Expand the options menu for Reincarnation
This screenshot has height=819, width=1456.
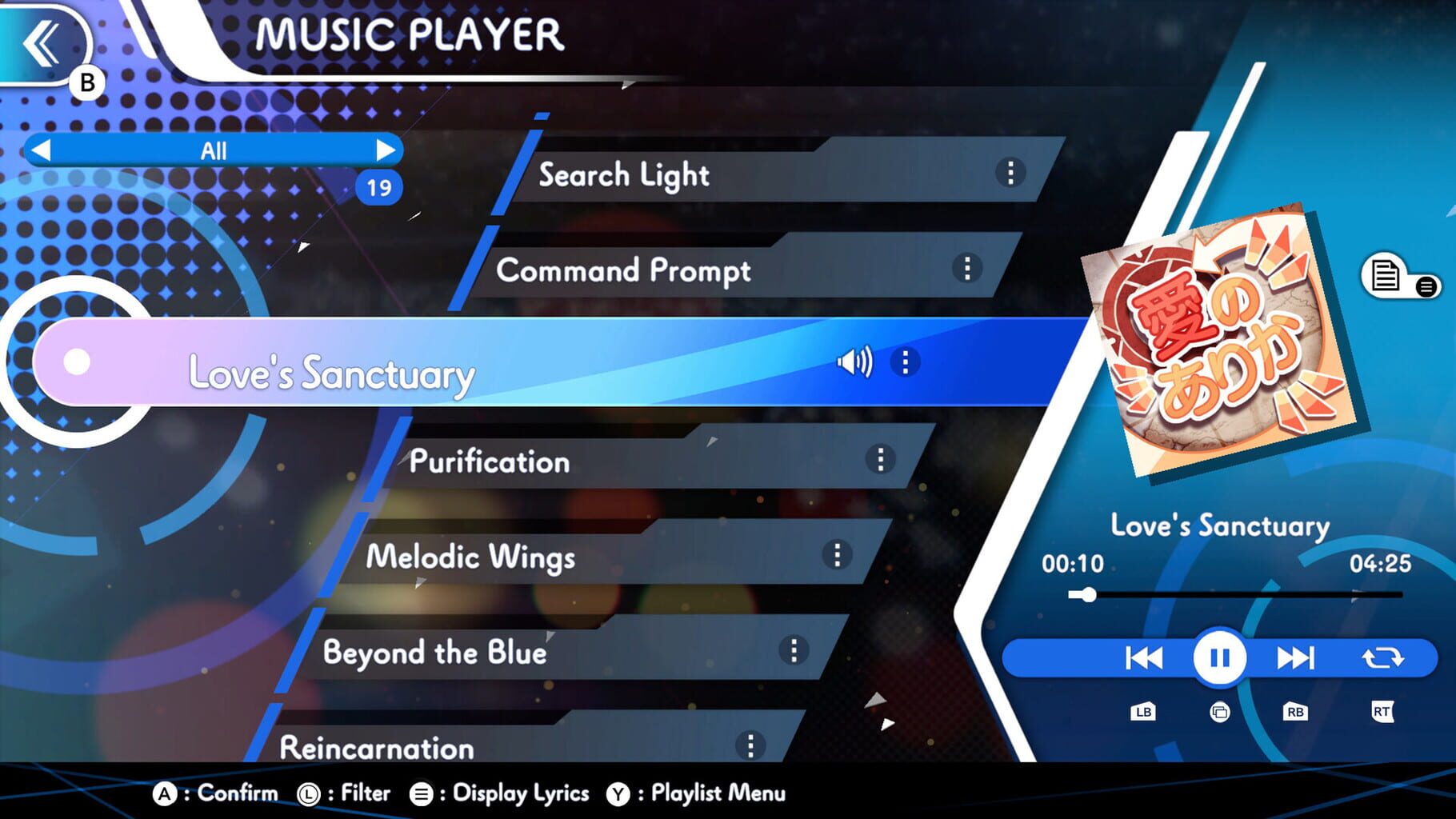pos(750,744)
